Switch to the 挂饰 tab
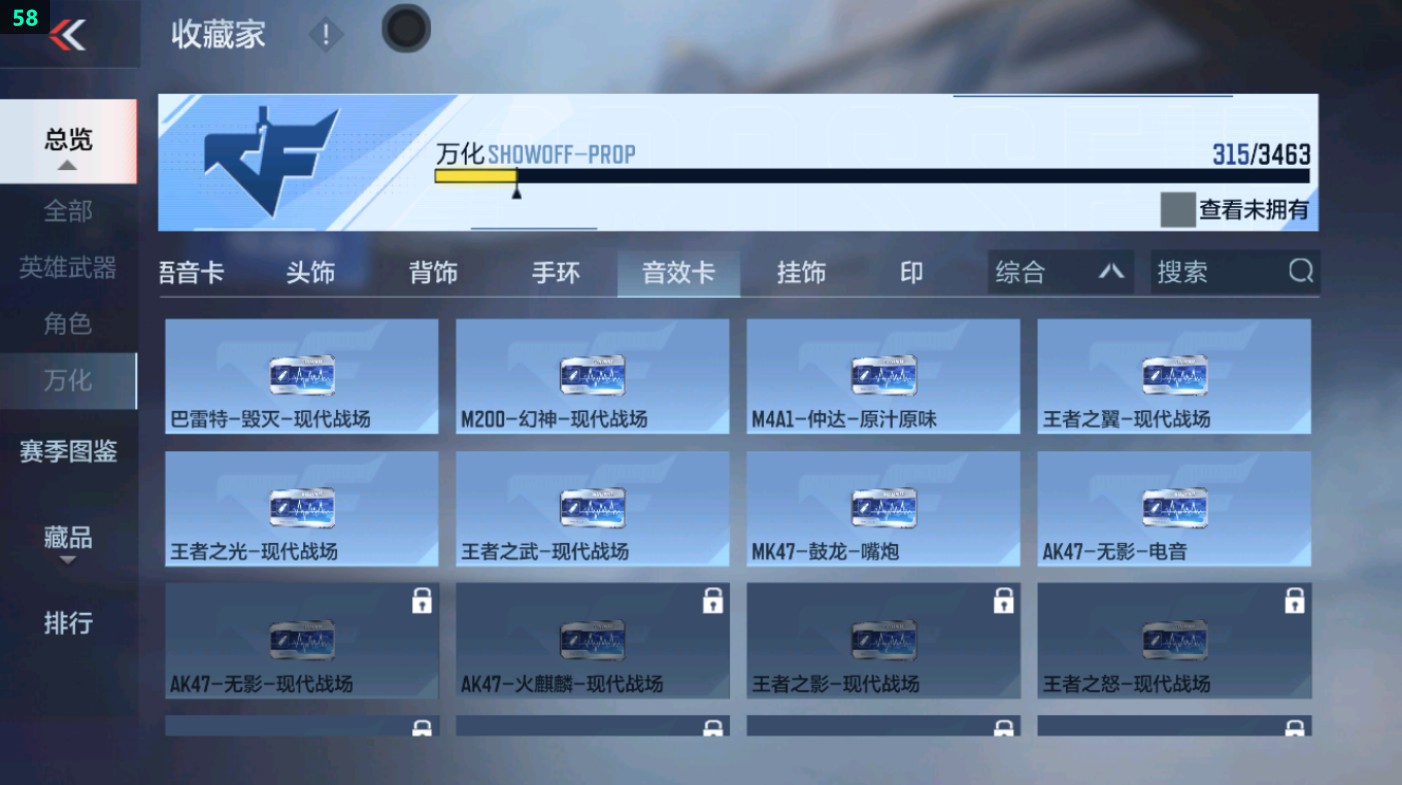The image size is (1402, 785). point(800,271)
